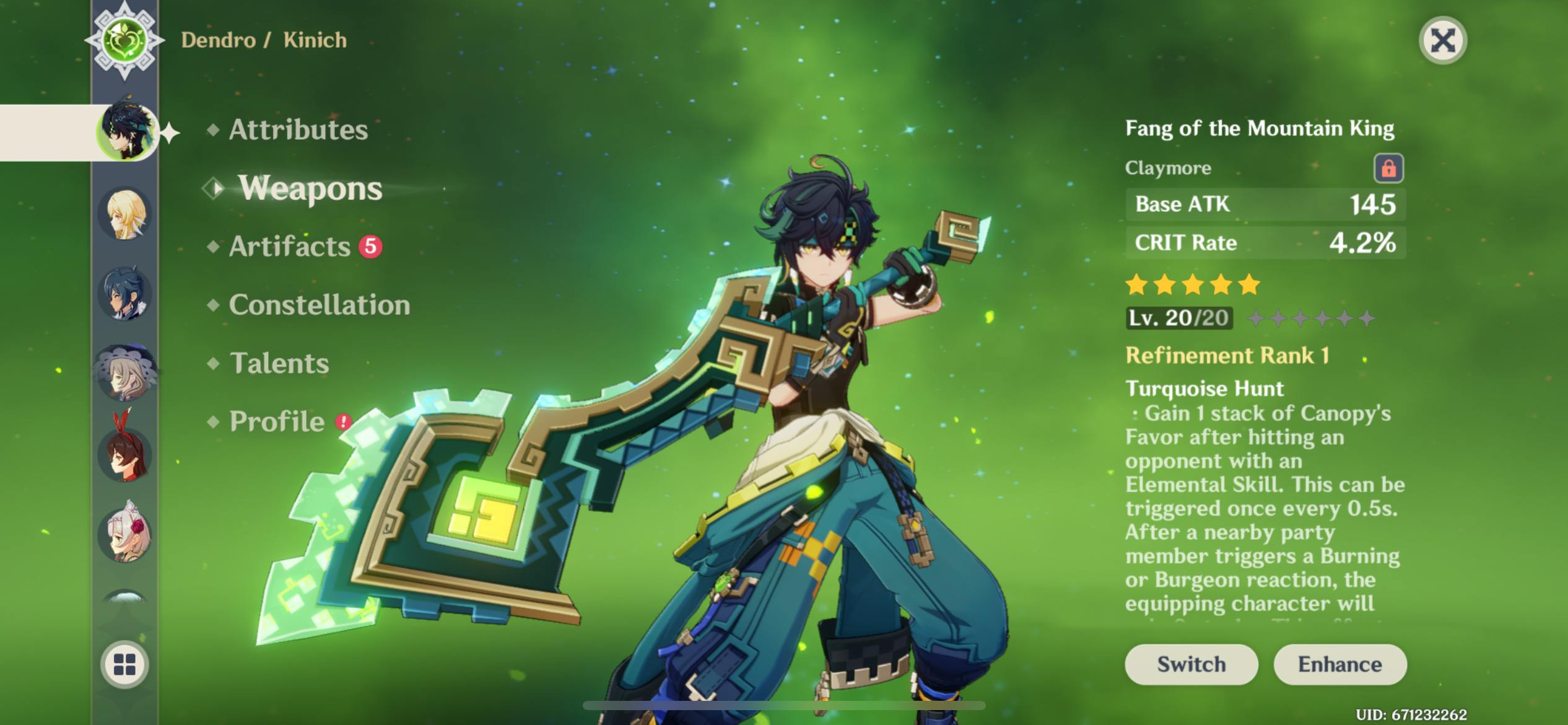This screenshot has height=725, width=1568.
Task: Open the character grid view button
Action: [124, 664]
